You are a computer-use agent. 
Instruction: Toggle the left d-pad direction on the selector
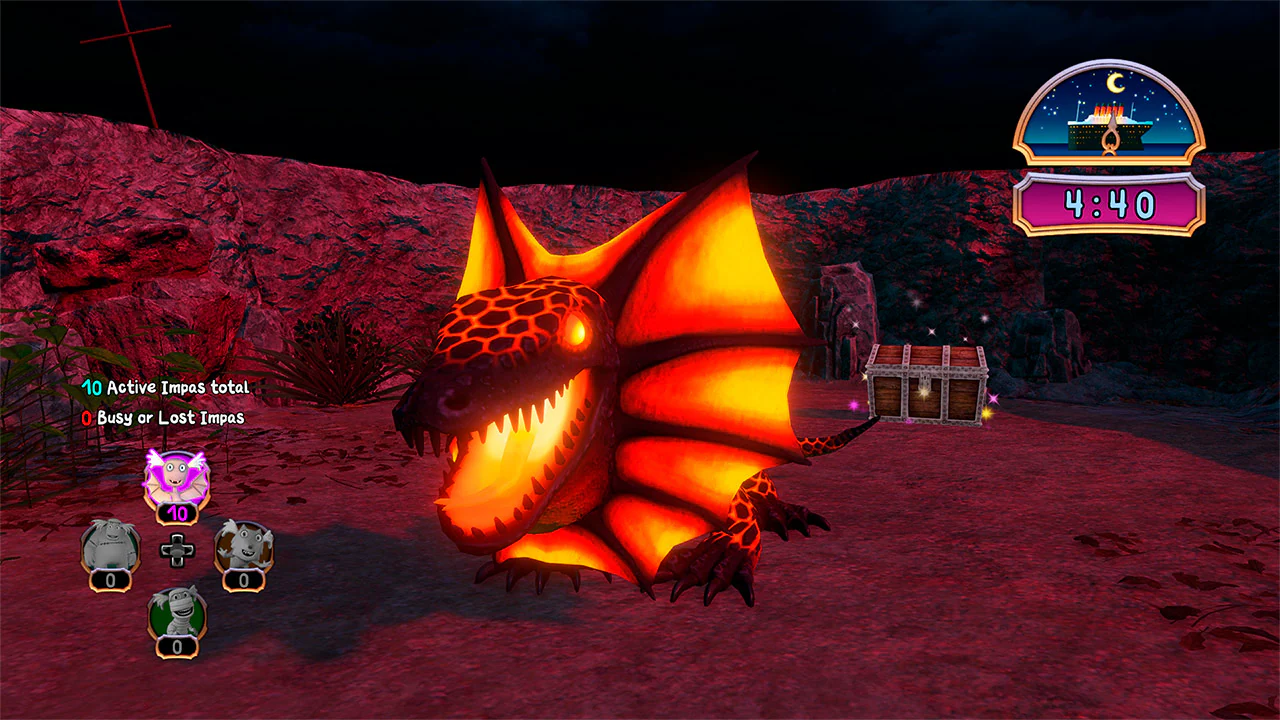click(x=166, y=548)
